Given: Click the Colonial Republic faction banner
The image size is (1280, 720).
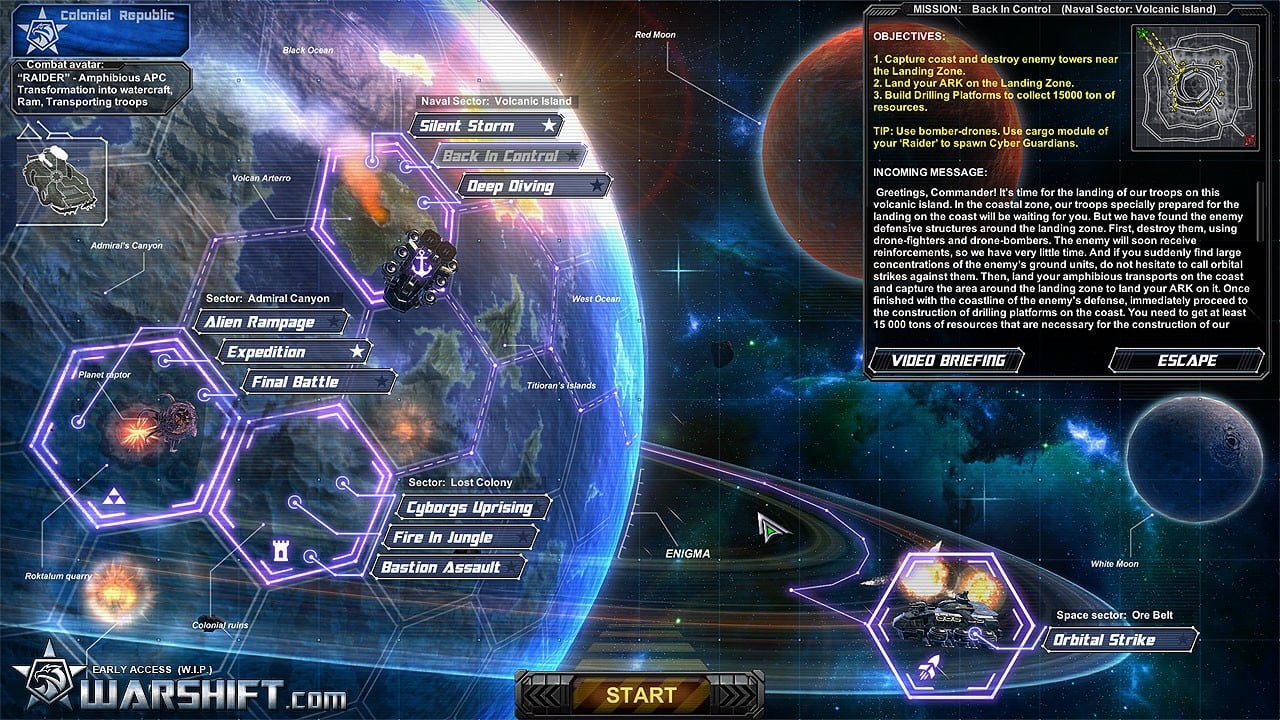Looking at the screenshot, I should [101, 29].
